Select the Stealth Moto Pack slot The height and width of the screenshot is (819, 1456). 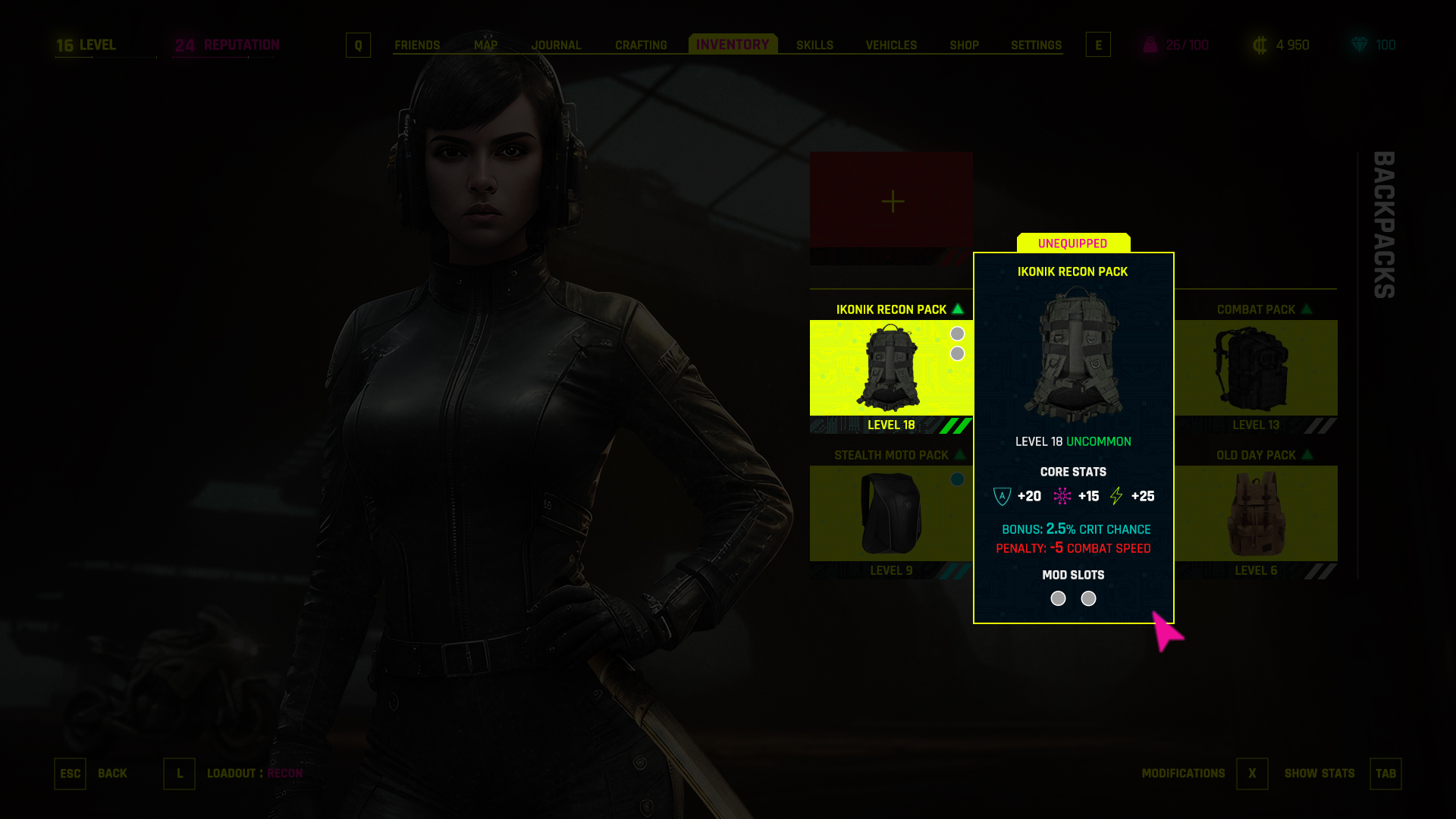tap(891, 514)
